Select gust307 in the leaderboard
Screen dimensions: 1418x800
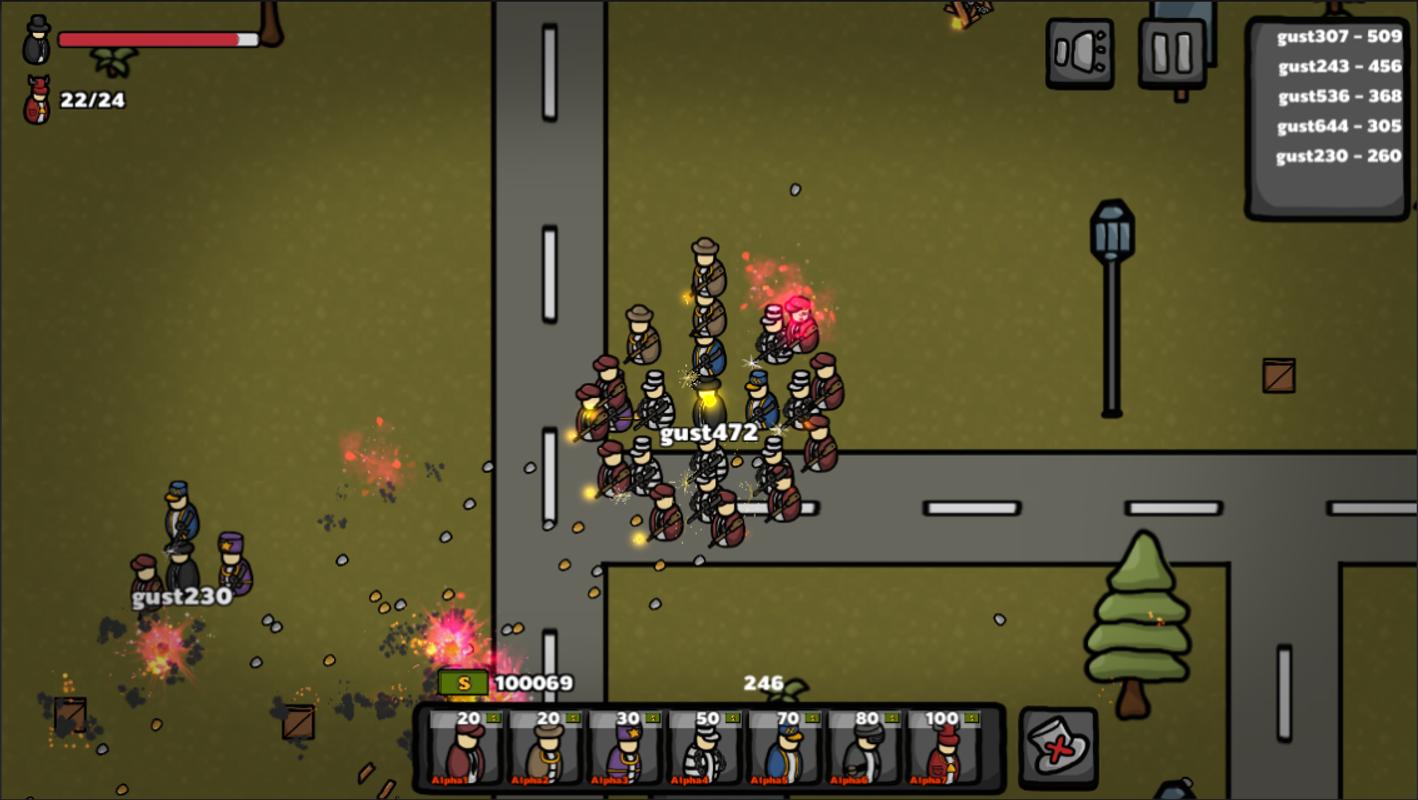tap(1339, 37)
